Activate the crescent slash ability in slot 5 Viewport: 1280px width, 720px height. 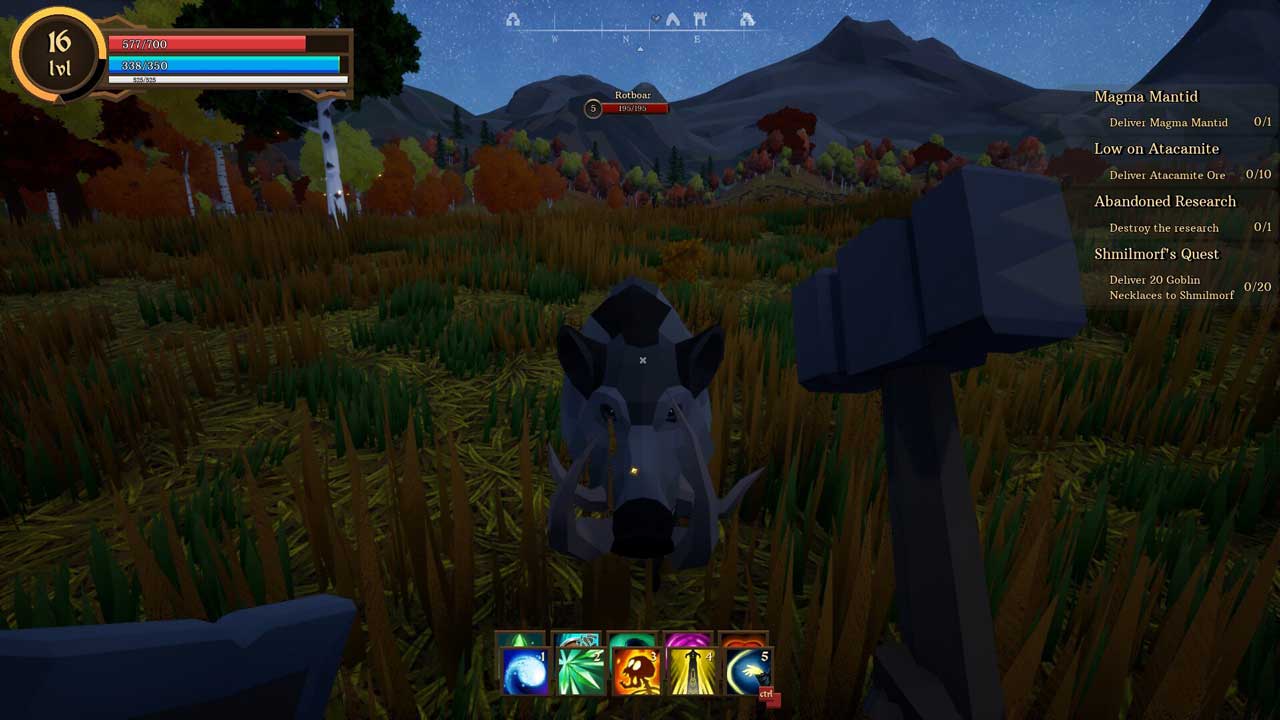click(x=747, y=671)
